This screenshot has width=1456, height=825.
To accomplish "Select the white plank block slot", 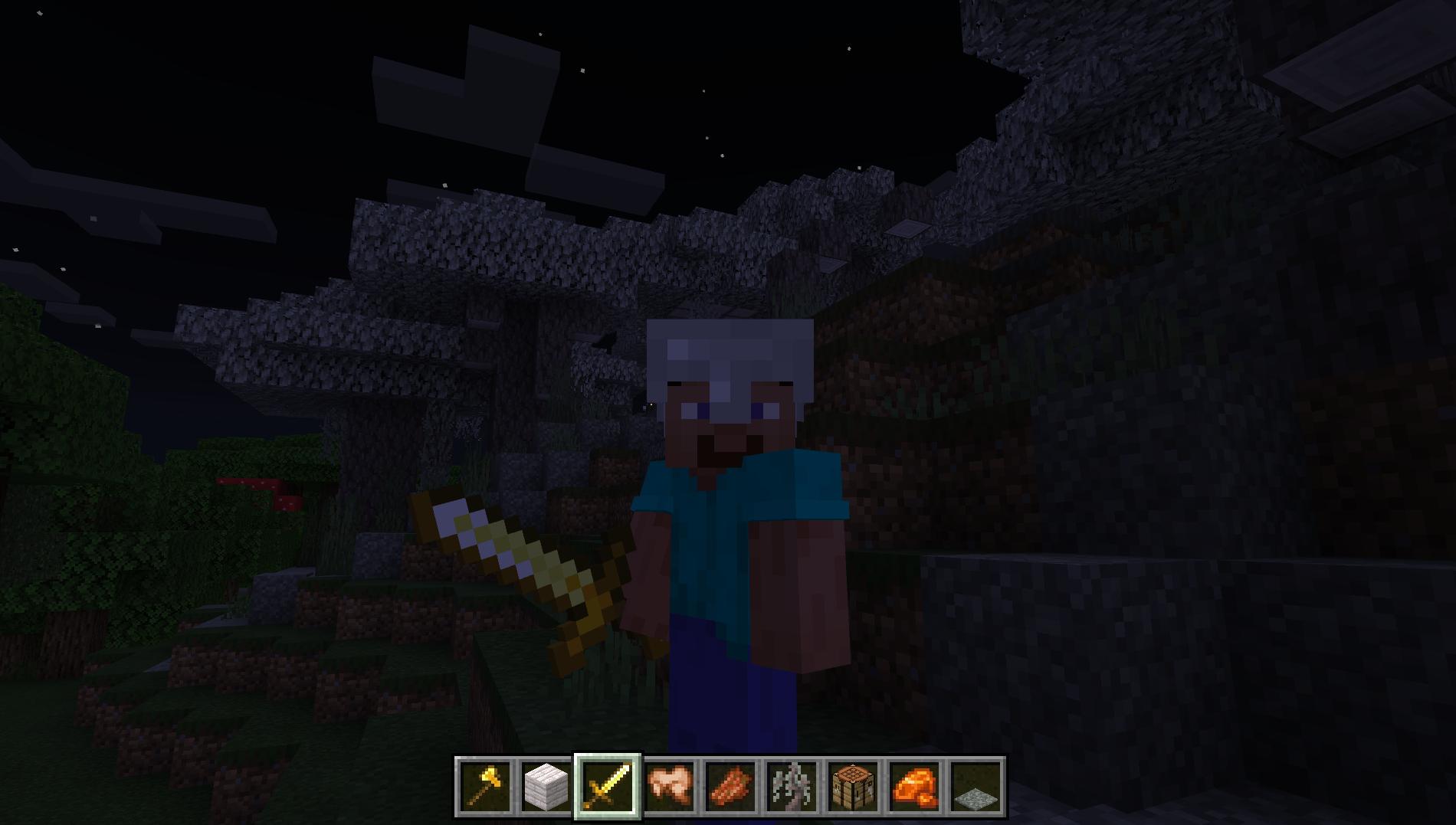I will click(x=546, y=787).
